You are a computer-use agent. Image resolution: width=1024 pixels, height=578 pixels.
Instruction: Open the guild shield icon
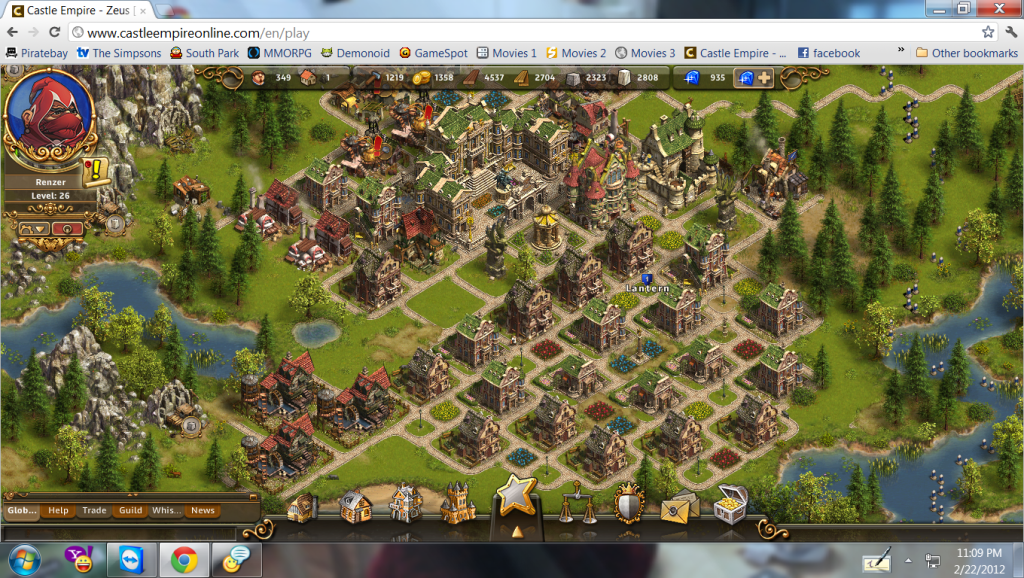(x=627, y=507)
